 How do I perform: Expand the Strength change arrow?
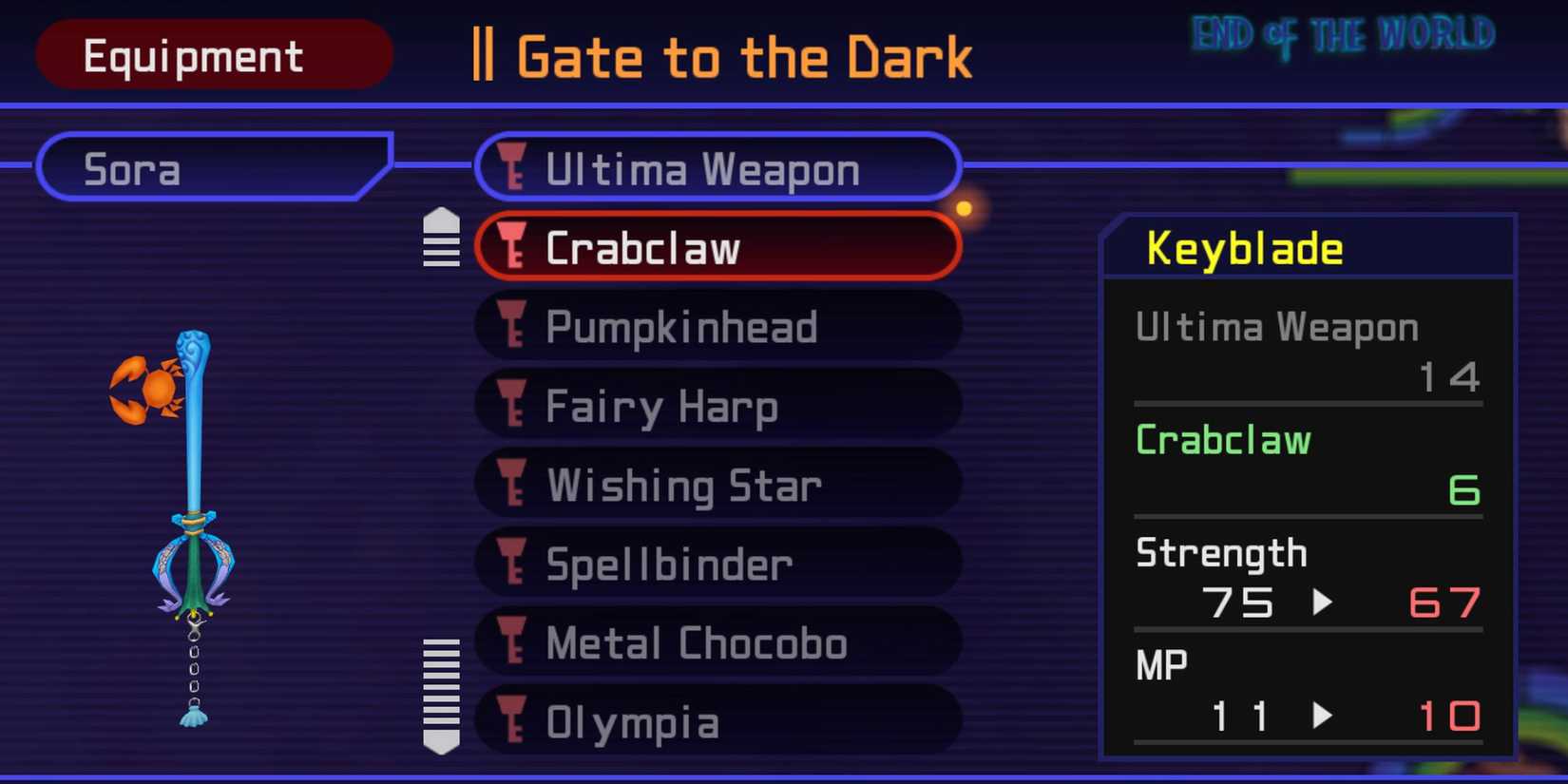(x=1323, y=602)
